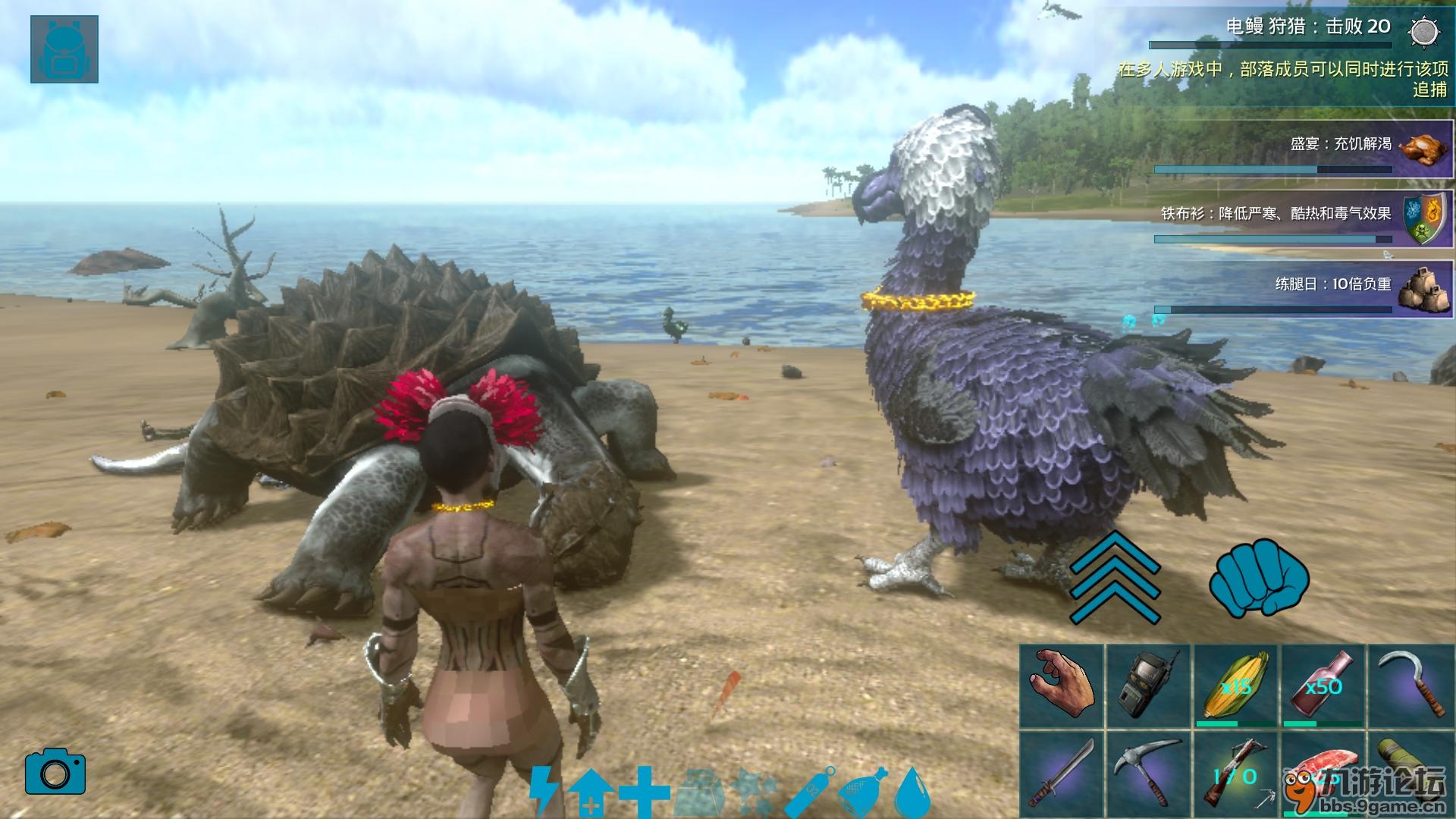Equip the sword from the hotbar
The width and height of the screenshot is (1456, 819).
pyautogui.click(x=1062, y=773)
